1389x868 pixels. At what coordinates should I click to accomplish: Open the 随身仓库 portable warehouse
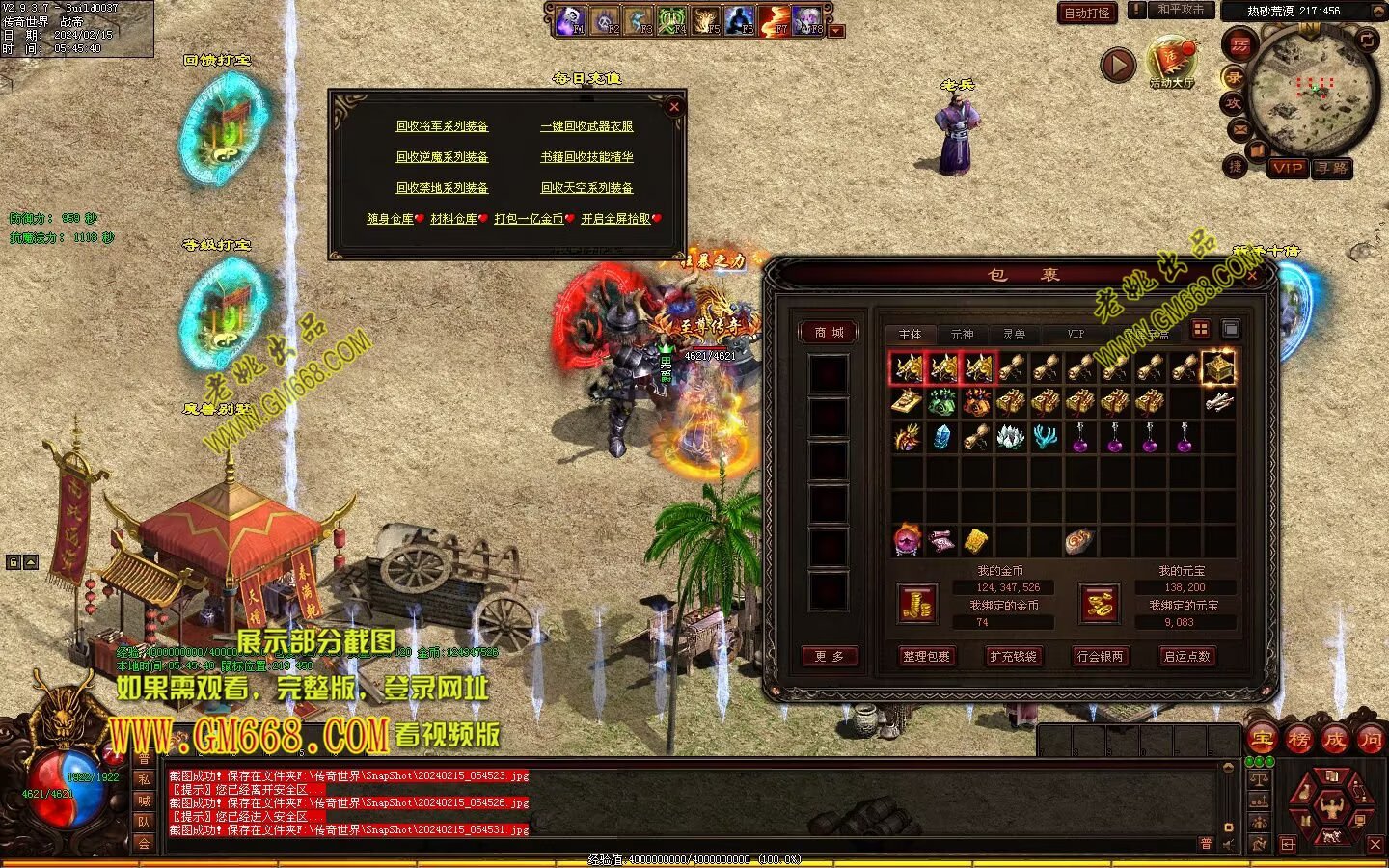click(x=391, y=219)
